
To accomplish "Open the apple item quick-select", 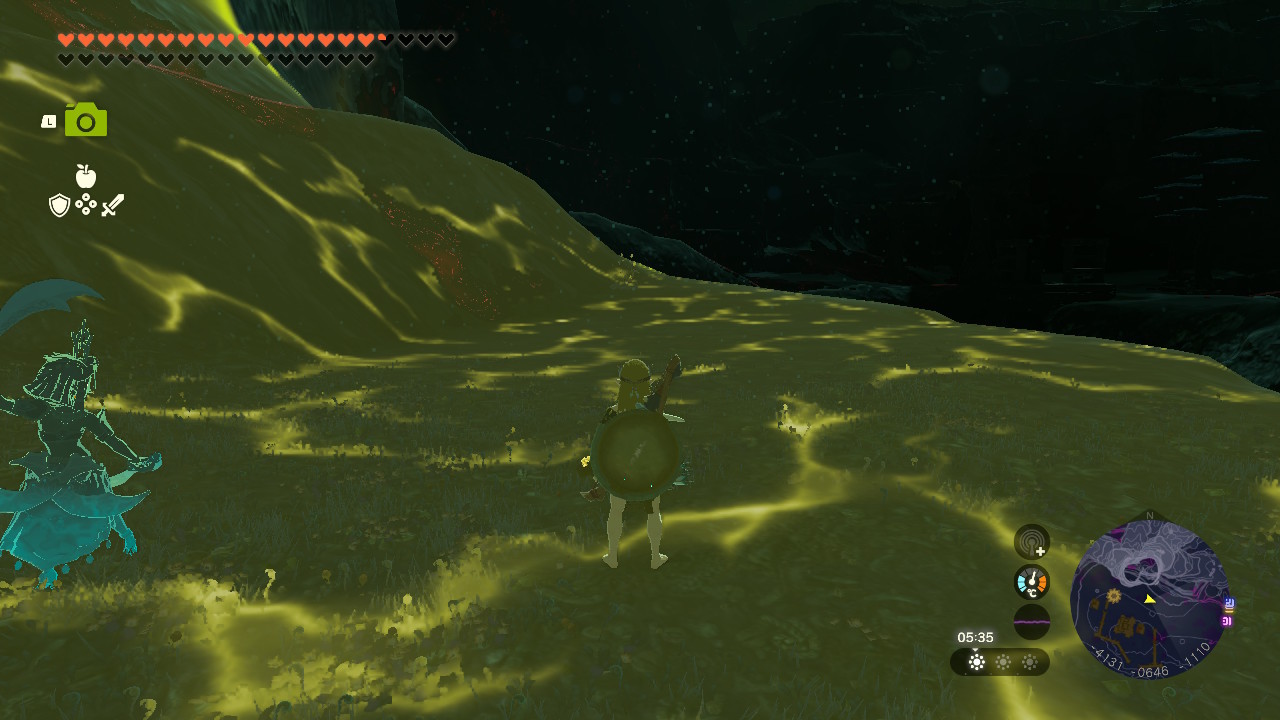I will (86, 177).
